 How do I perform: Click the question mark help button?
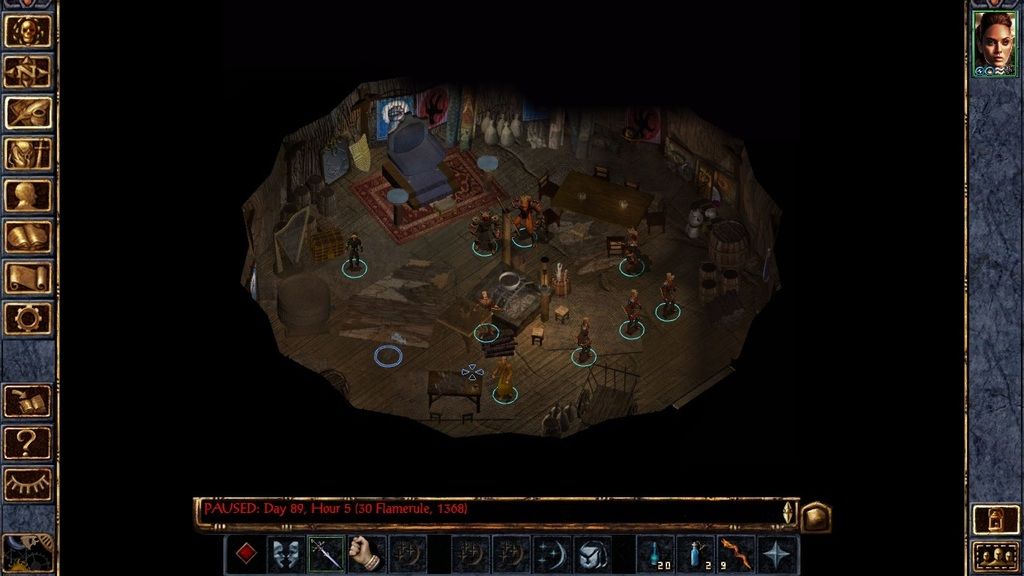(x=28, y=441)
